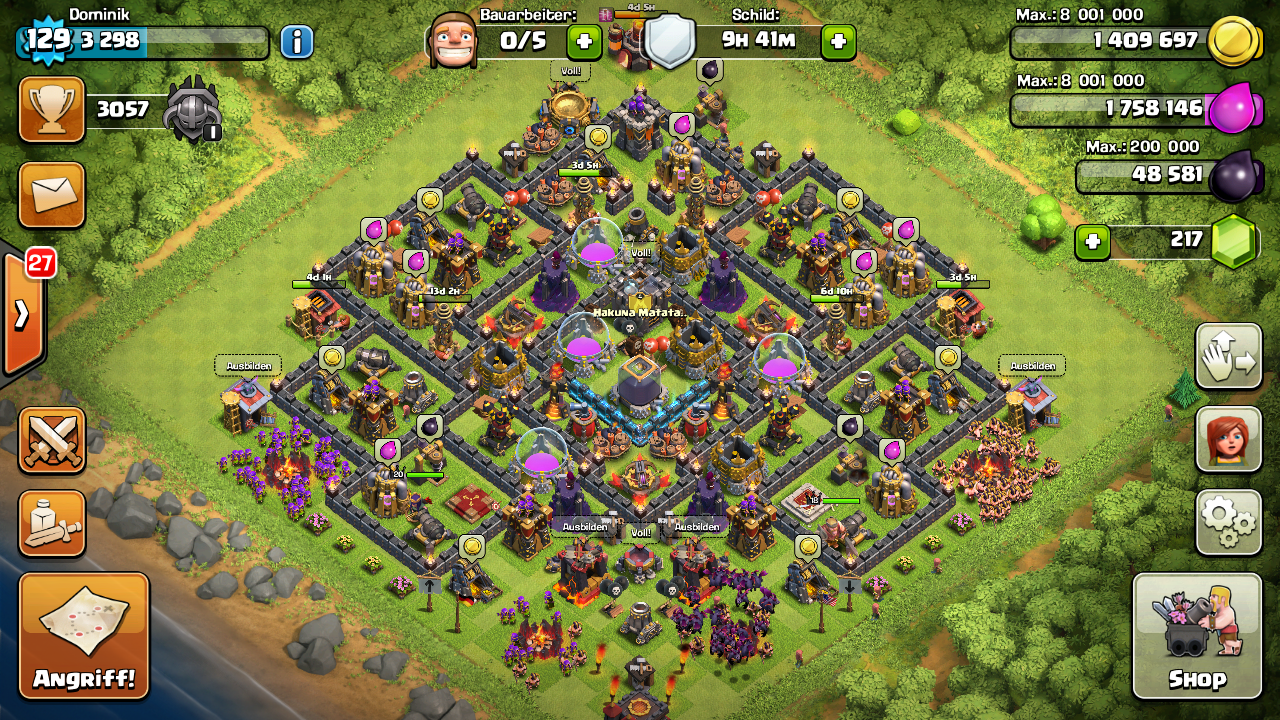Buy gems with the green plus
1280x720 pixels.
tap(1092, 241)
